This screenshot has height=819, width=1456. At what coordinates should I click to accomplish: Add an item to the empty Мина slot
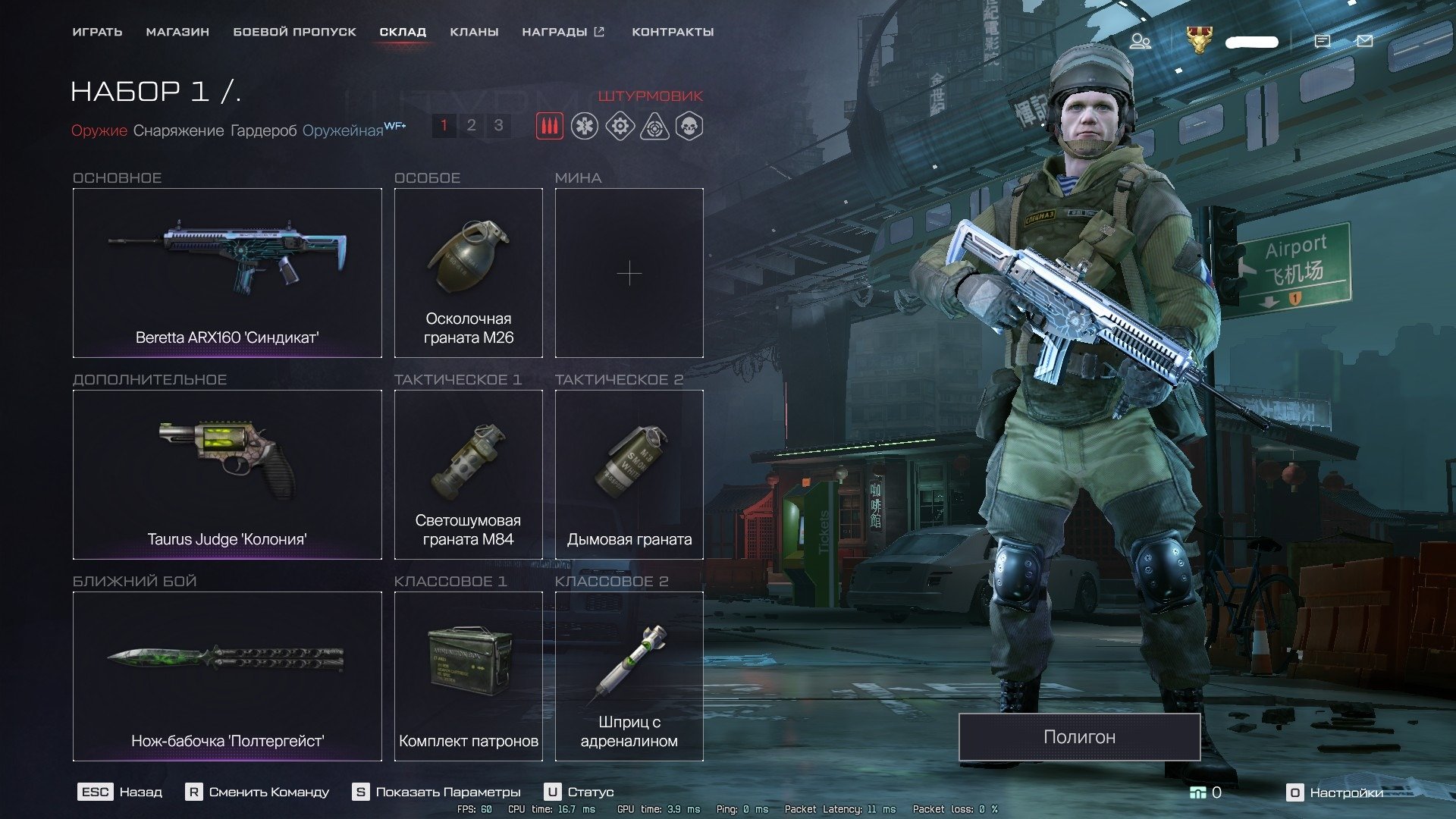click(x=629, y=273)
